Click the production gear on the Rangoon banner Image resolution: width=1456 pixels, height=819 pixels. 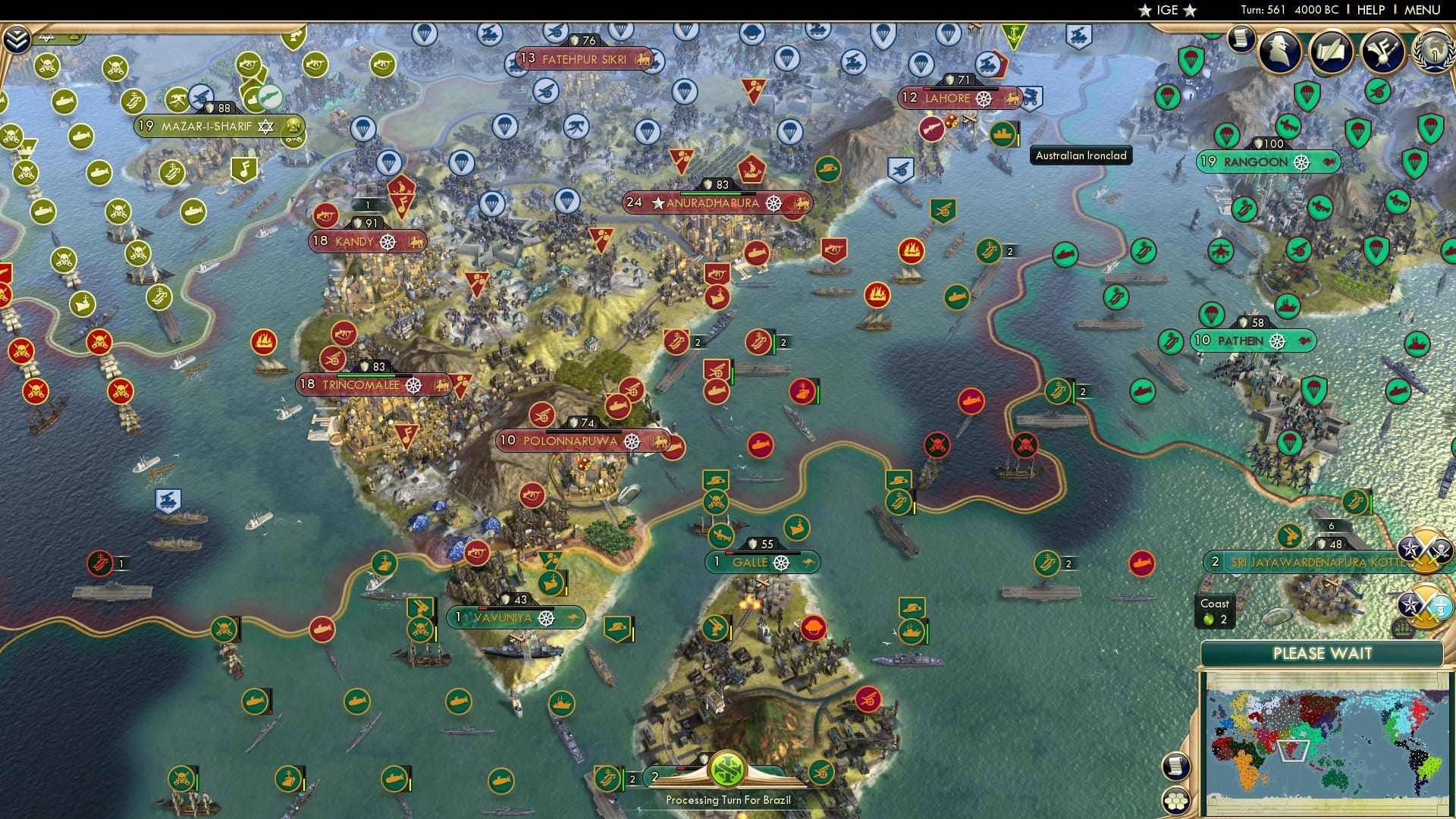pyautogui.click(x=1304, y=162)
